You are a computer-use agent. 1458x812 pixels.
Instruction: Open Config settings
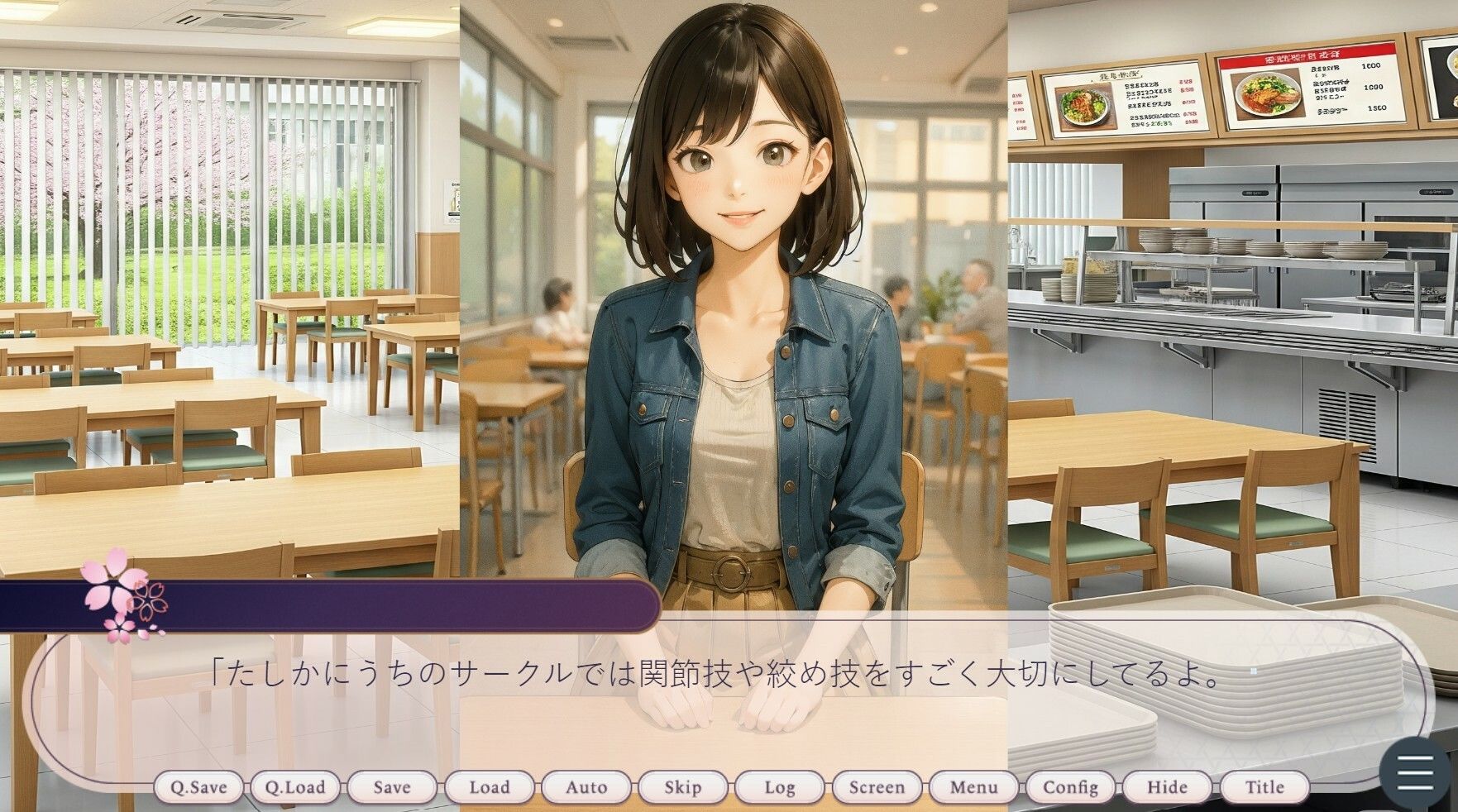point(1070,787)
